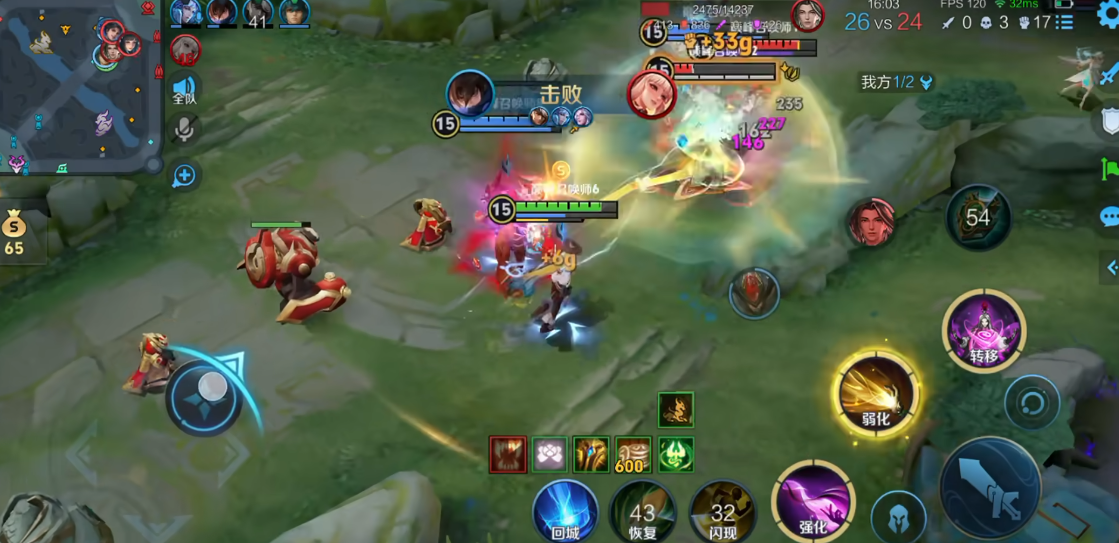
Task: Toggle the muted microphone button
Action: (x=185, y=129)
